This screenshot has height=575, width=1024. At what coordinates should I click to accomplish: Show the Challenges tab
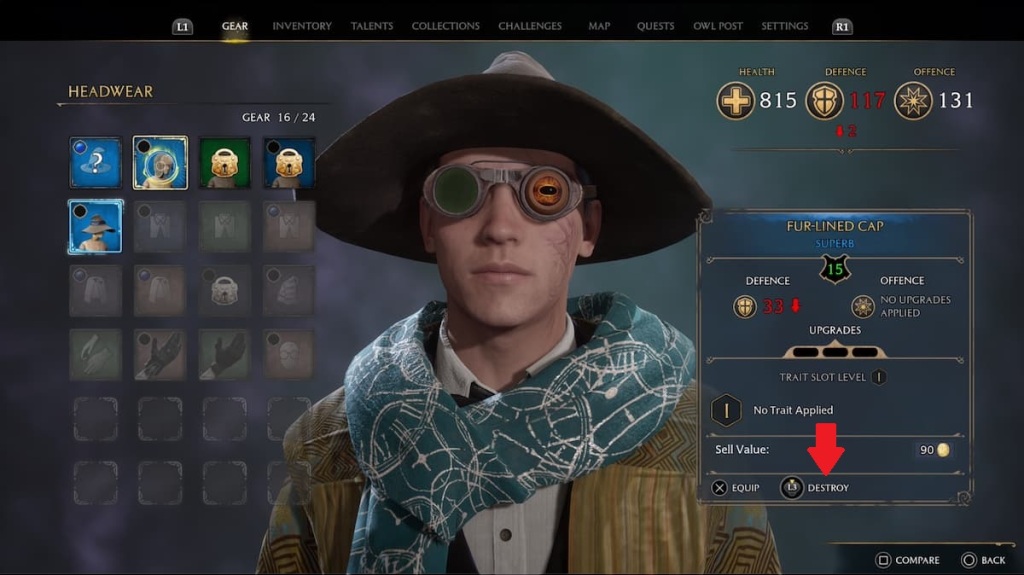click(x=531, y=26)
